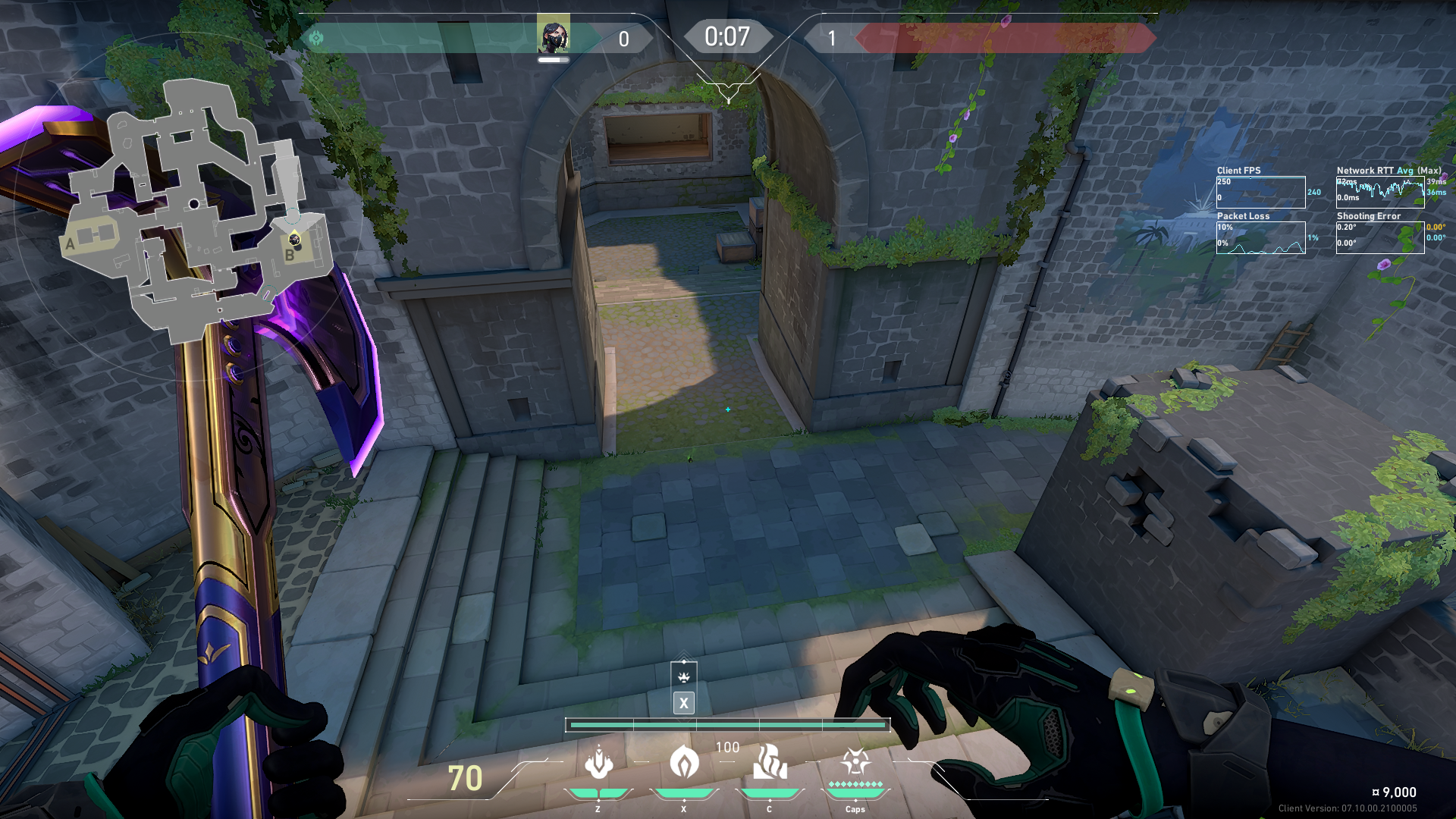Click the B site marker on the minimap
Image resolution: width=1456 pixels, height=819 pixels.
(x=289, y=256)
